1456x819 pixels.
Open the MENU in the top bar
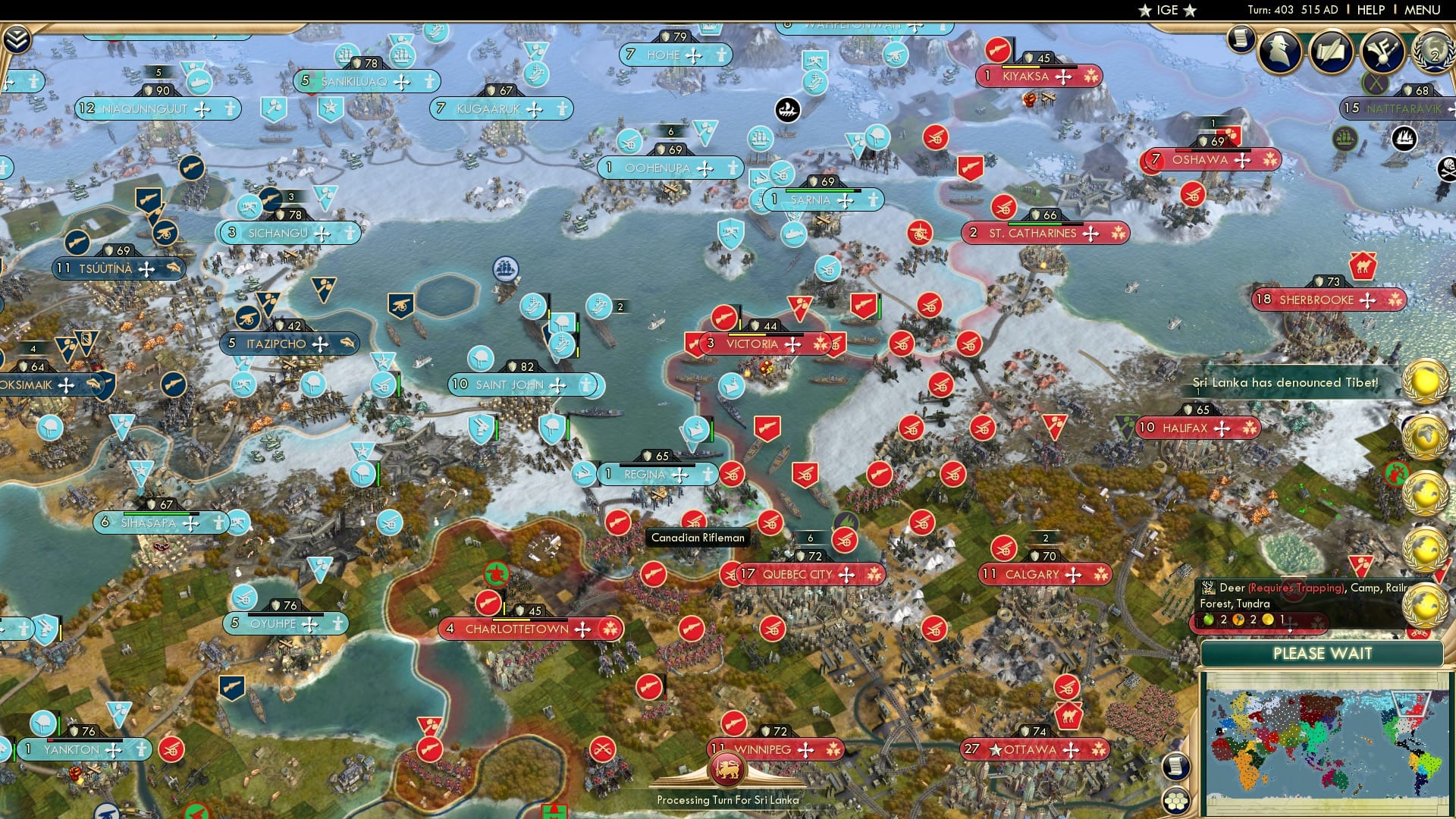(1424, 9)
